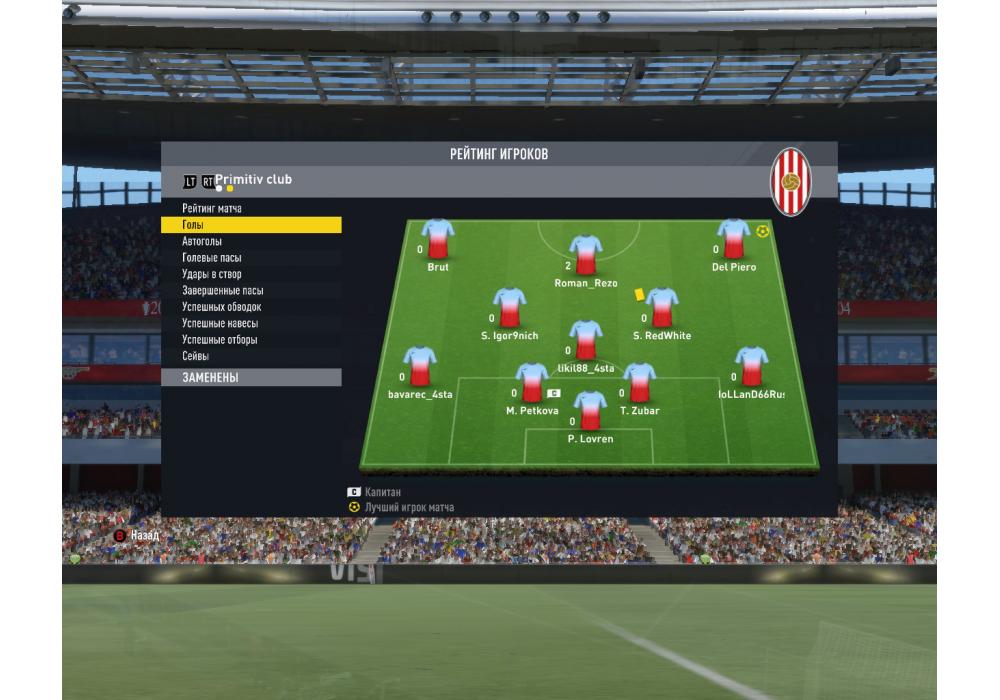Open the Сейвы category

(x=195, y=357)
